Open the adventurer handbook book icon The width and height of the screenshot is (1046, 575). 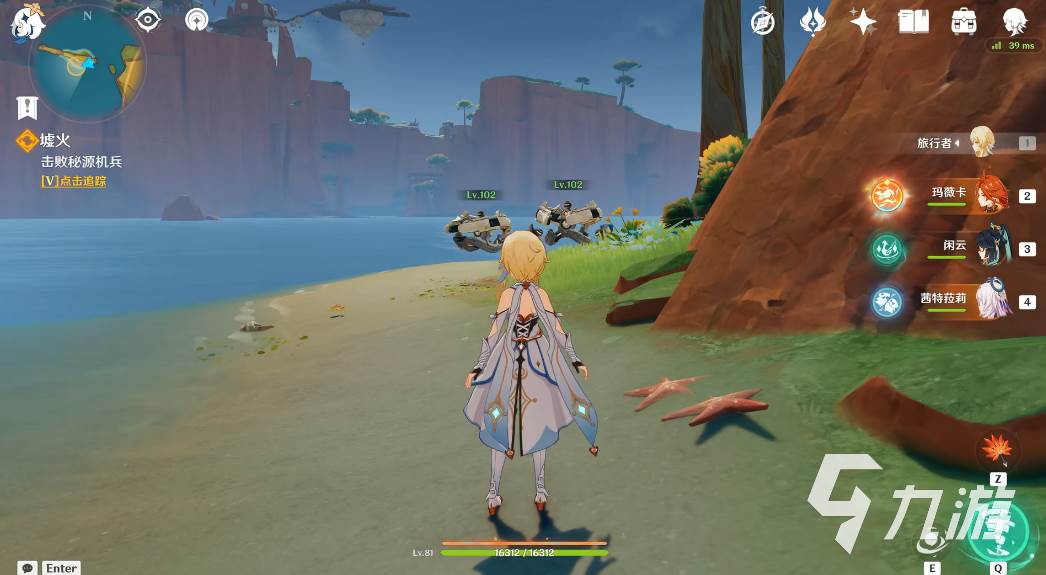click(x=913, y=21)
